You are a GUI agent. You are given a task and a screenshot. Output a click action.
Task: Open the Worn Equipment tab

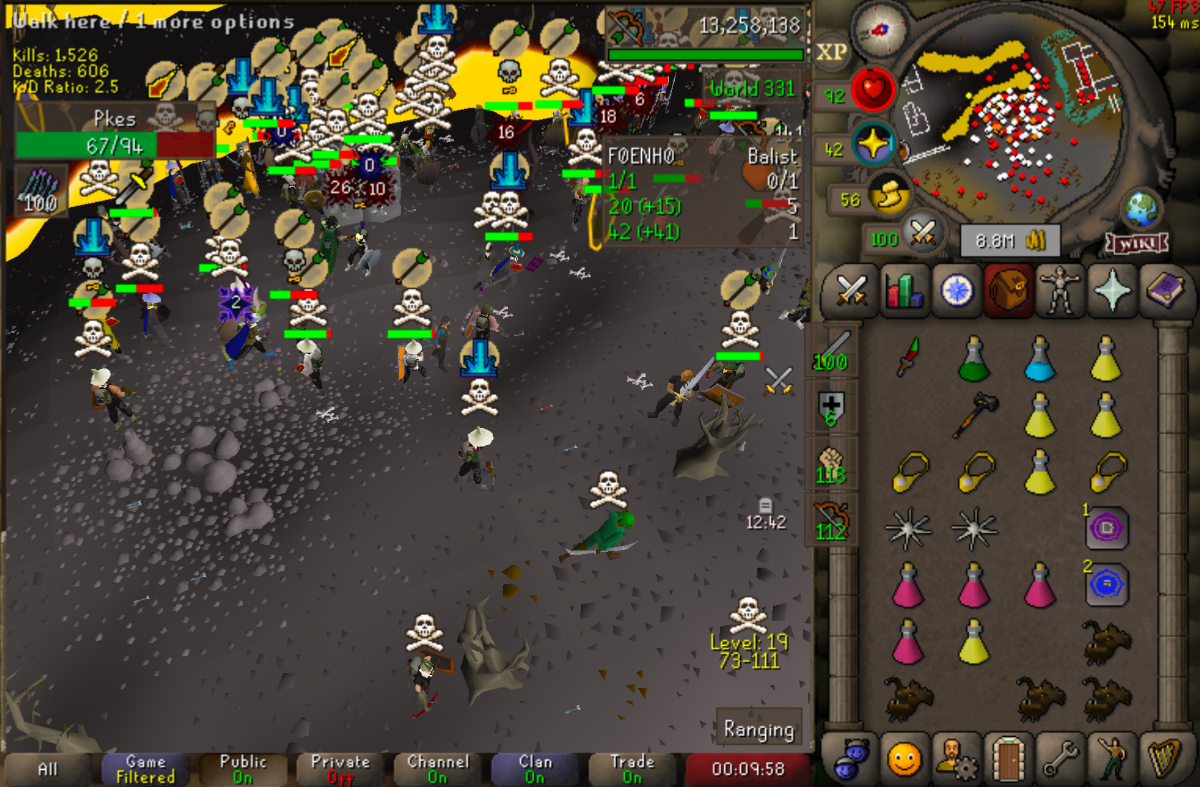(x=1057, y=291)
